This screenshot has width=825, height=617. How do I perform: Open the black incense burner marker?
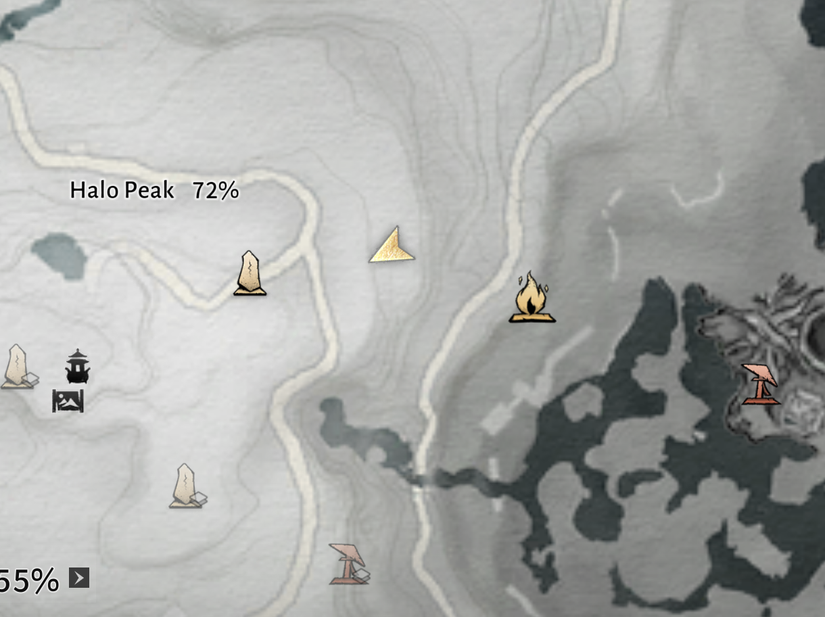click(x=77, y=367)
